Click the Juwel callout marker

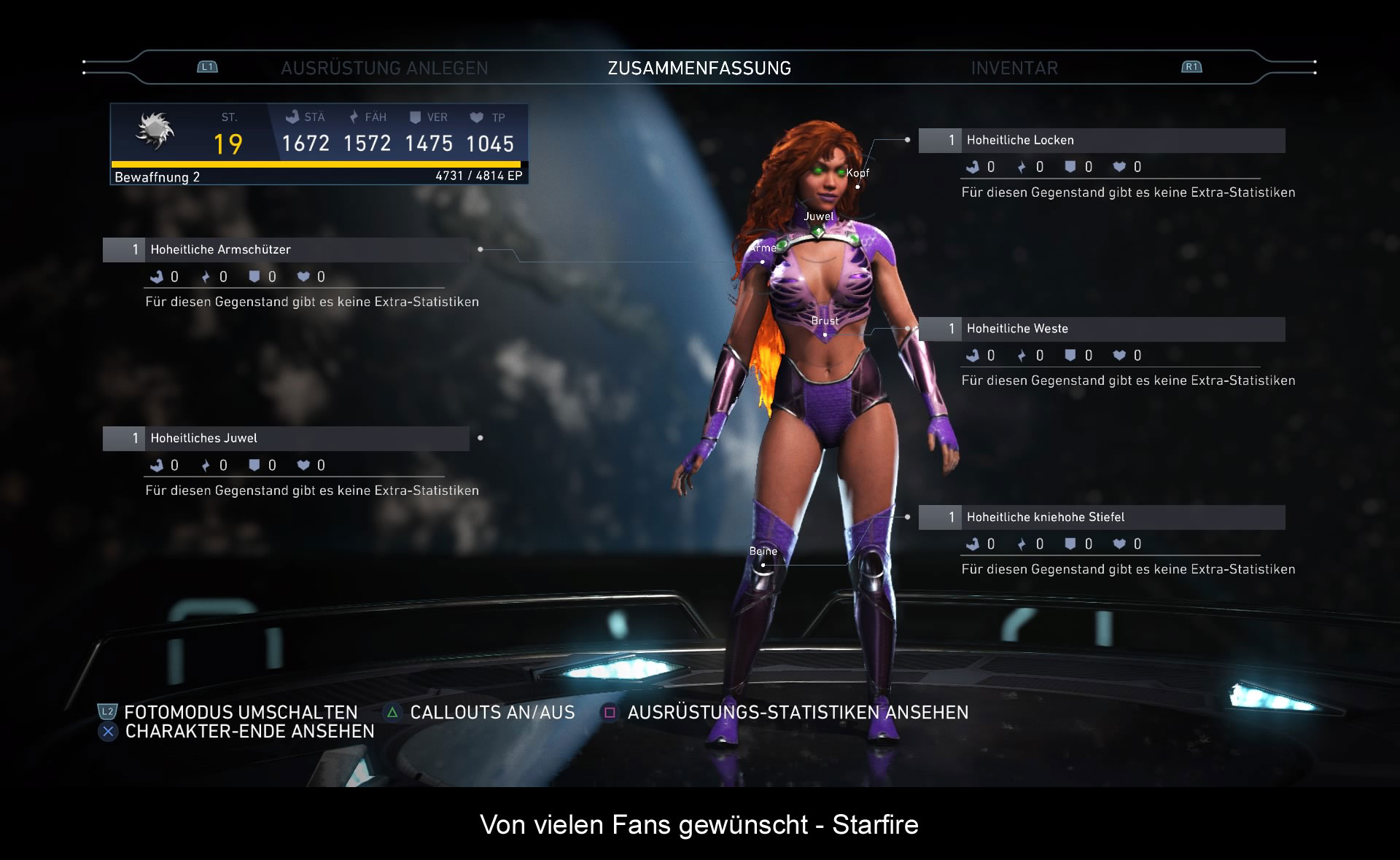click(x=818, y=230)
